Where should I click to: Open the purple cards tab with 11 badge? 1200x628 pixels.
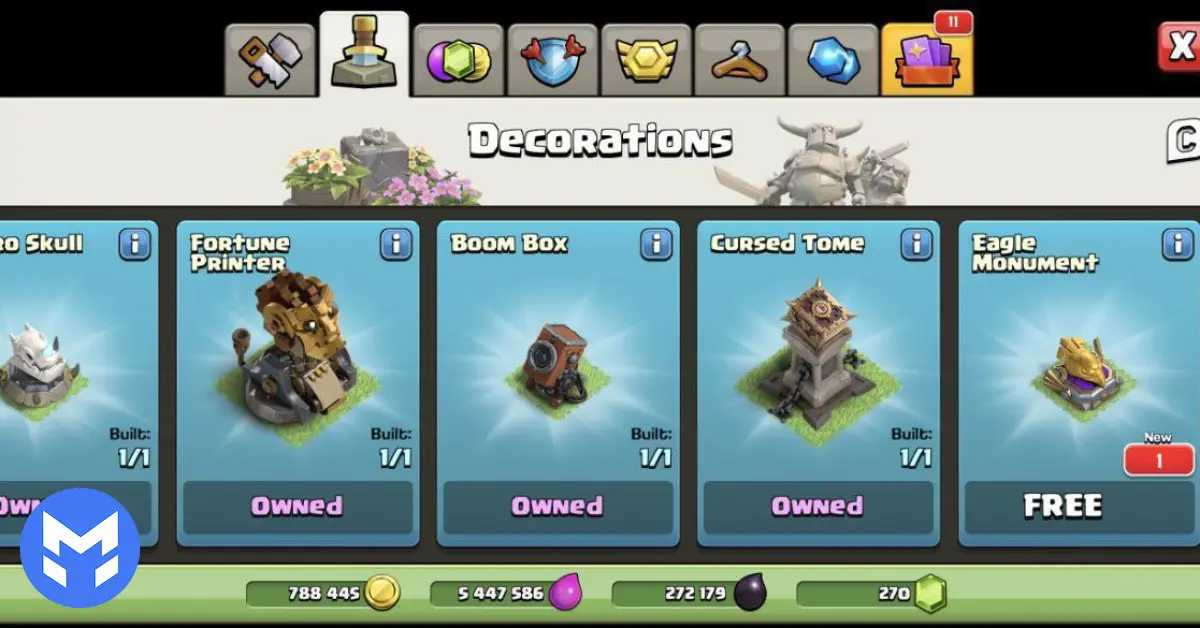click(927, 59)
